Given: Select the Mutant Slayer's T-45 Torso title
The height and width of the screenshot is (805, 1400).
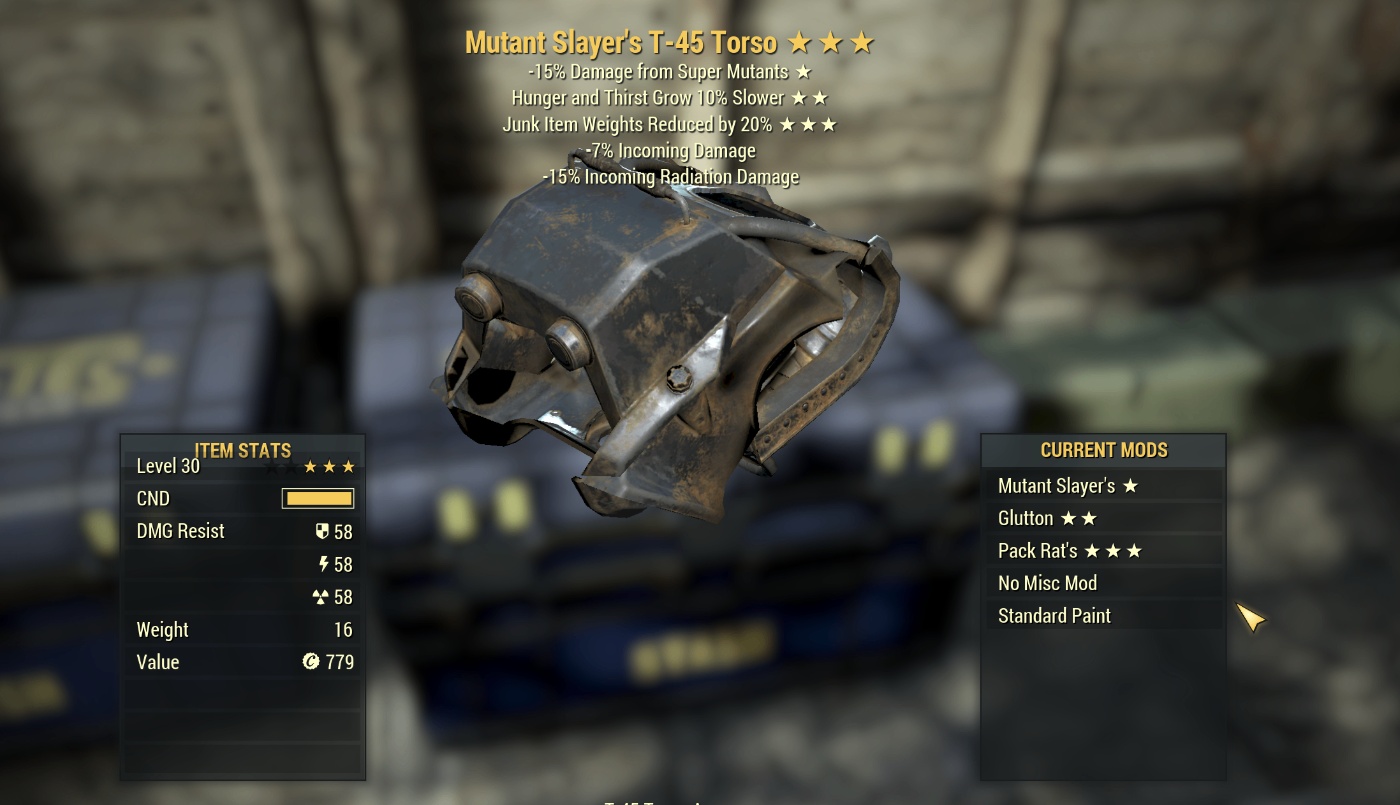Looking at the screenshot, I should (620, 42).
